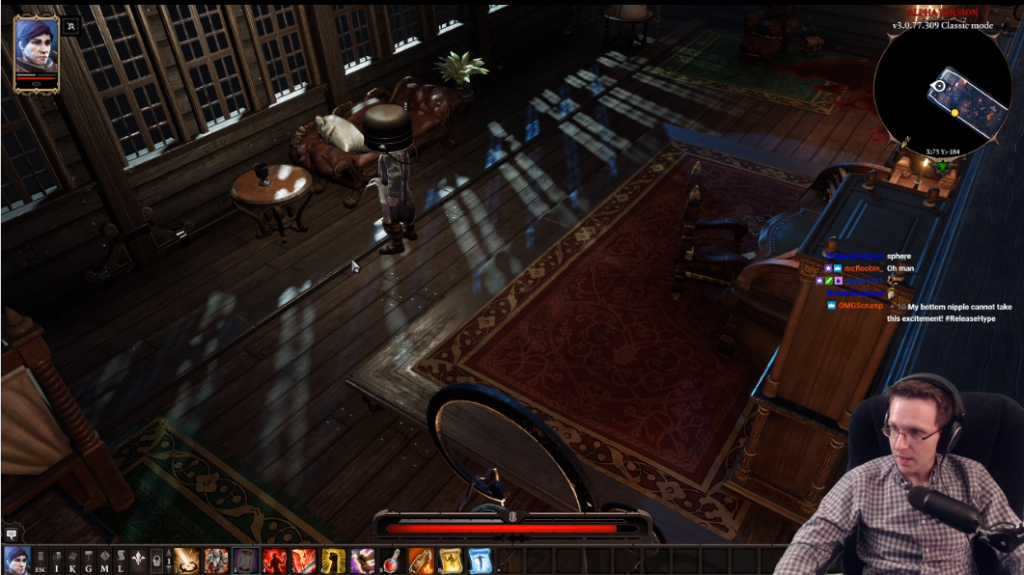Image resolution: width=1024 pixels, height=575 pixels.
Task: Click the green arrow below the minimap
Action: 941,166
